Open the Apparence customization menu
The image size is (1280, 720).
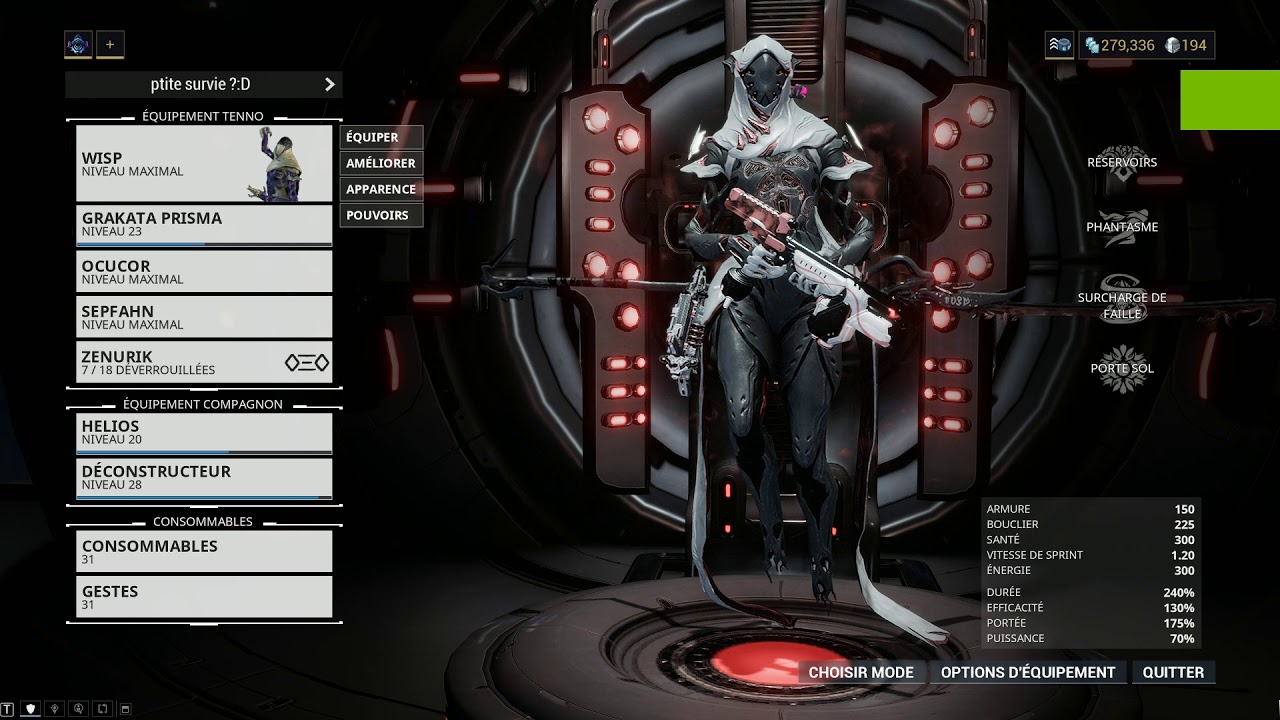381,189
